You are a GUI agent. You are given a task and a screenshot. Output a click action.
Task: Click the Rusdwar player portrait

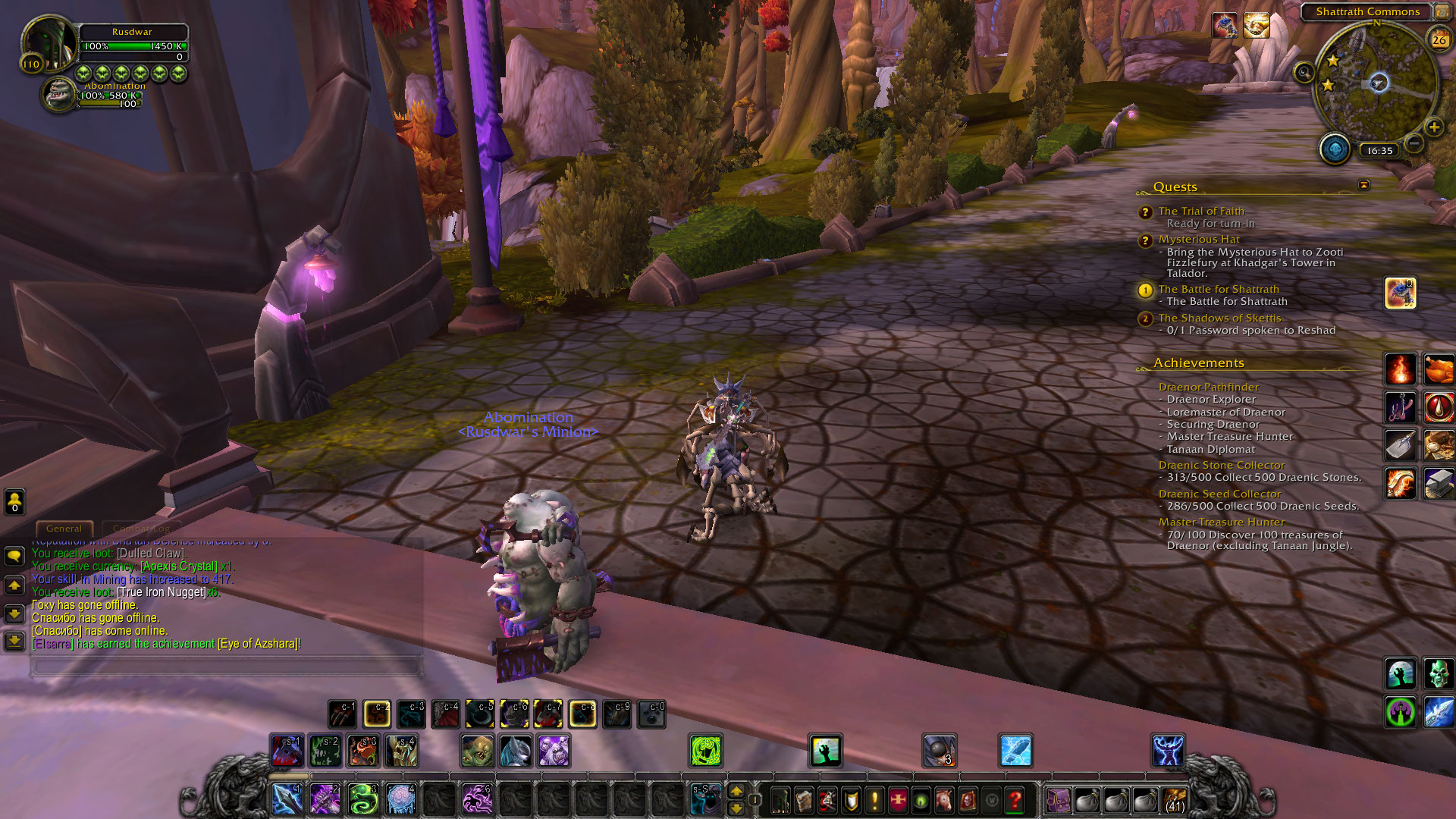pyautogui.click(x=49, y=42)
